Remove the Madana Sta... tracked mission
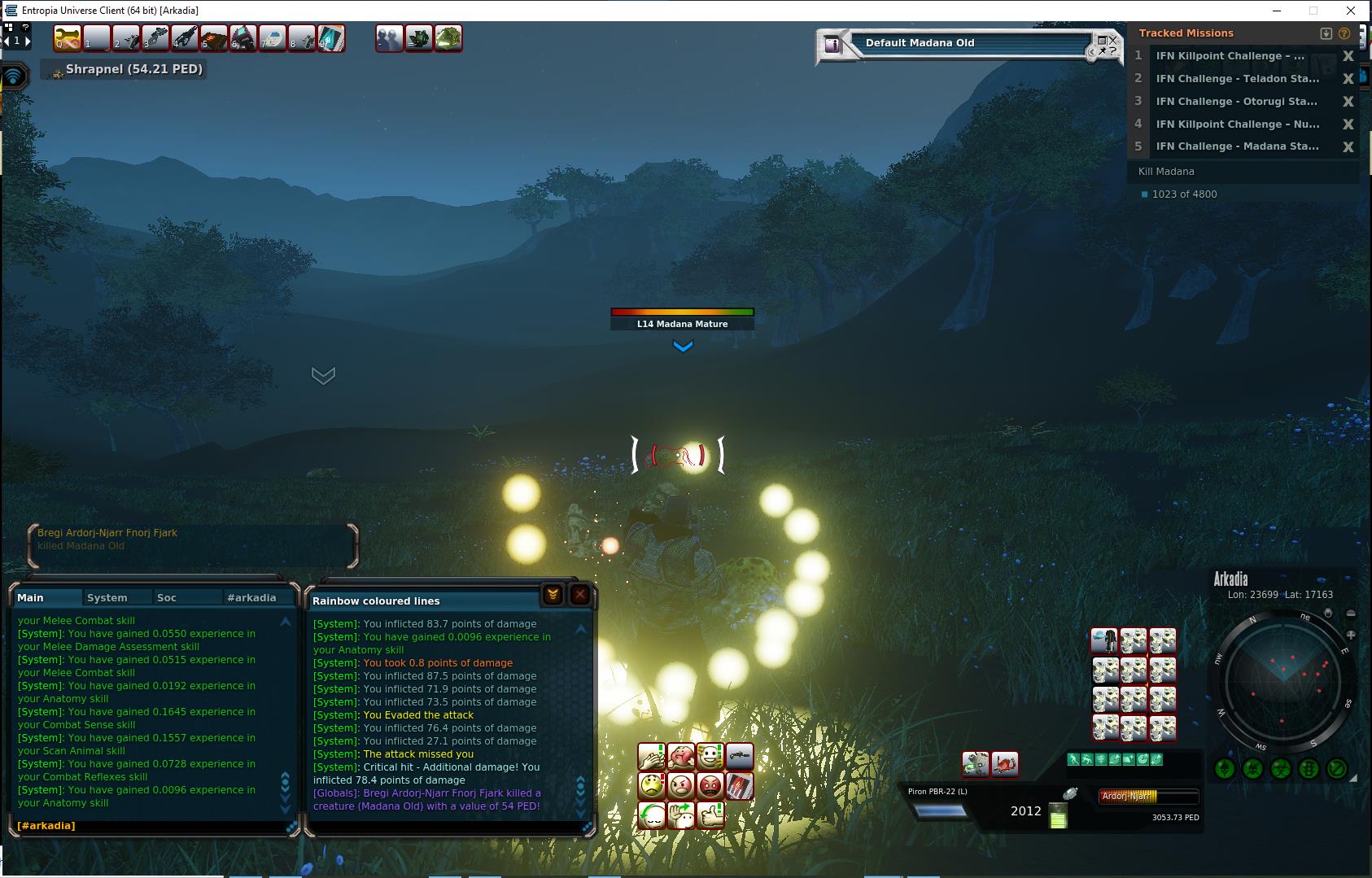Image resolution: width=1372 pixels, height=878 pixels. (1348, 147)
